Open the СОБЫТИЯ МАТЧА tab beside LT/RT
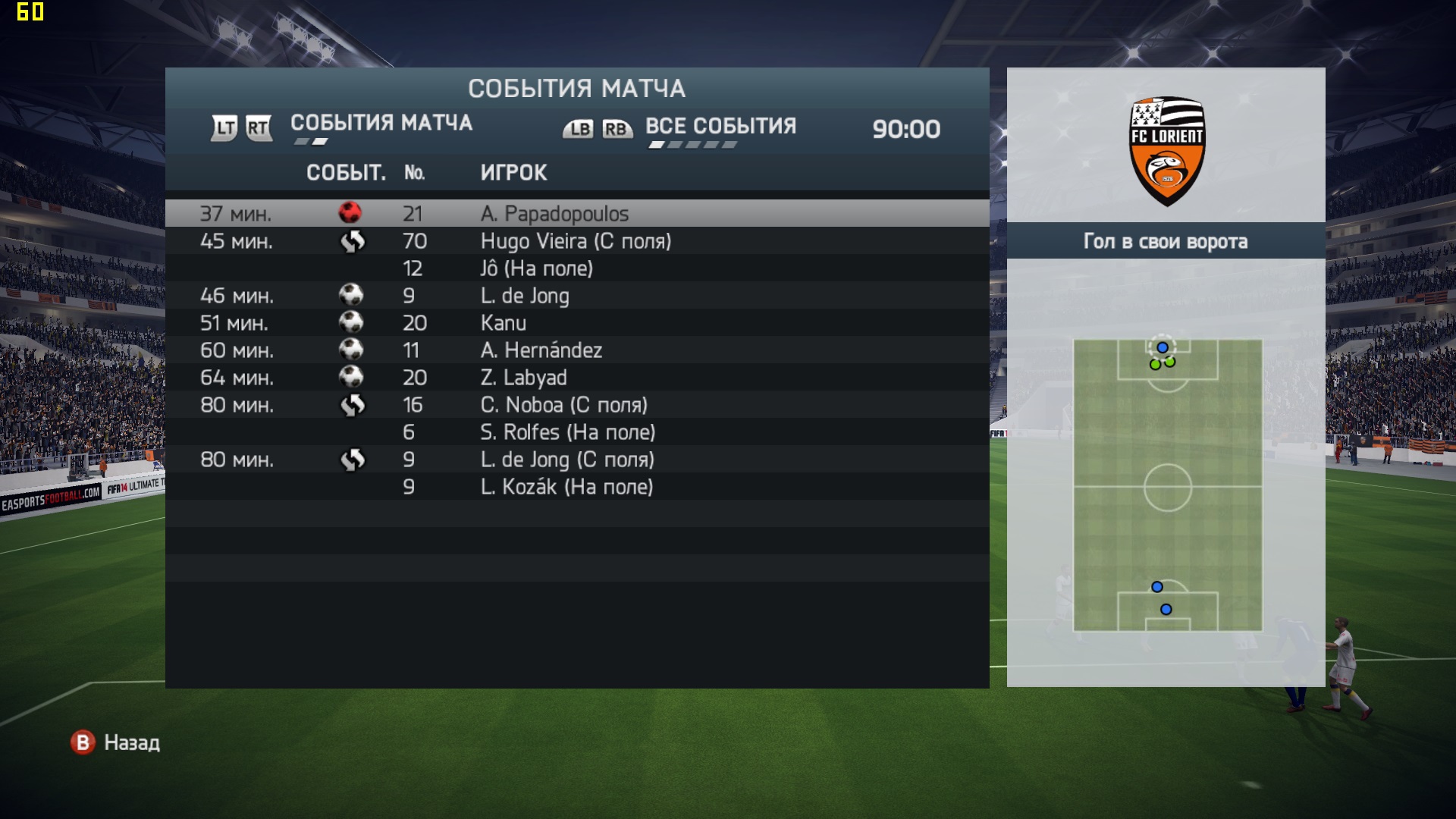 (x=381, y=123)
